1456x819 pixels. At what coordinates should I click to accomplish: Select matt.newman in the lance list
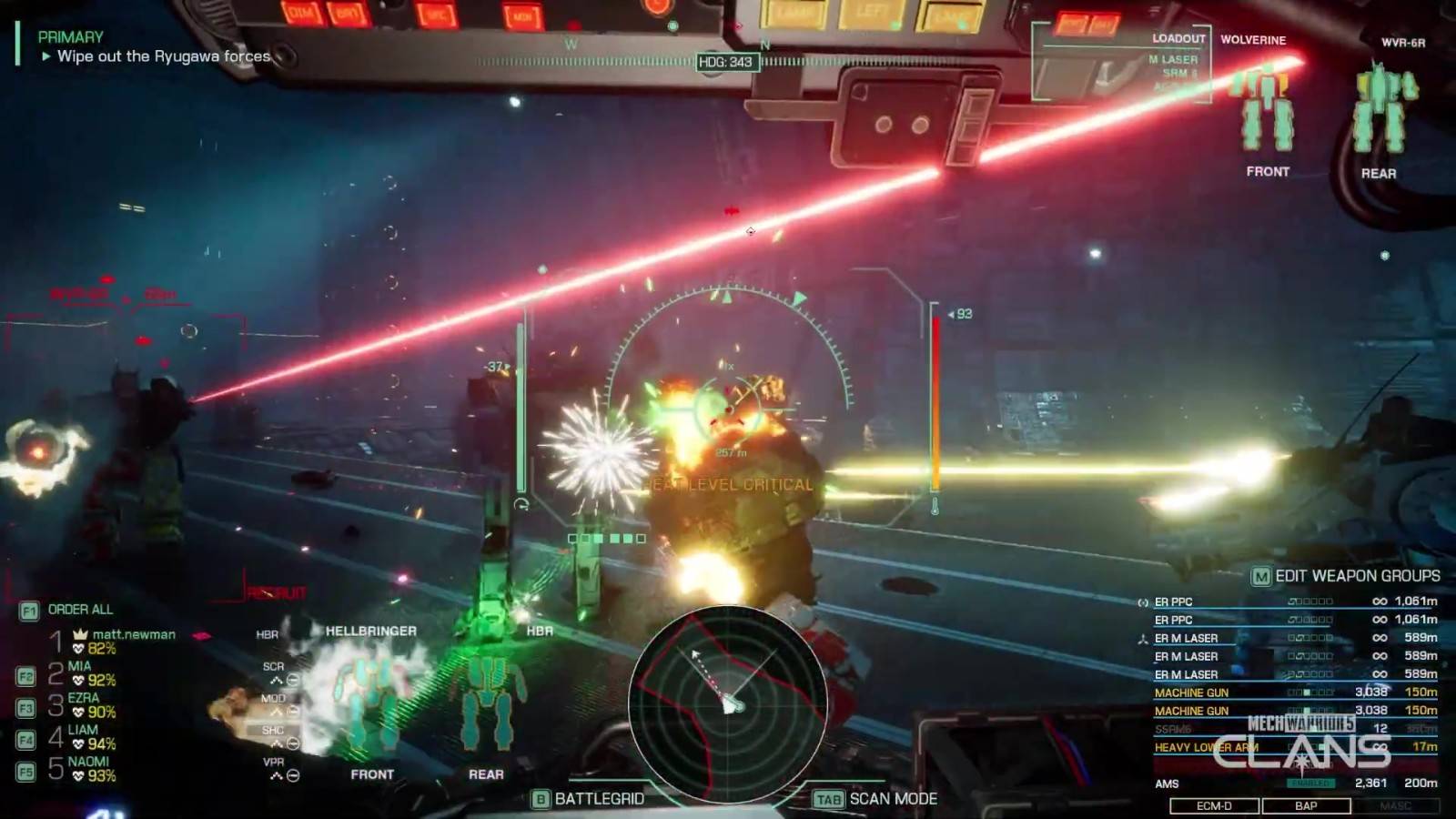coord(127,641)
